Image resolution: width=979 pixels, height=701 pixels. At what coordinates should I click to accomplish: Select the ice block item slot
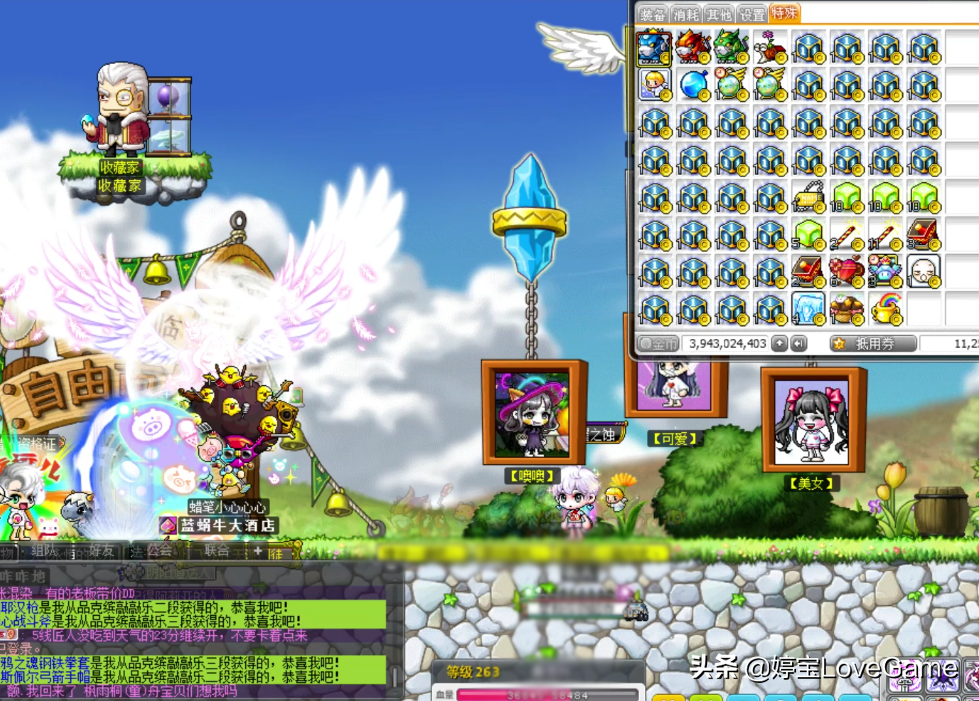(x=808, y=308)
